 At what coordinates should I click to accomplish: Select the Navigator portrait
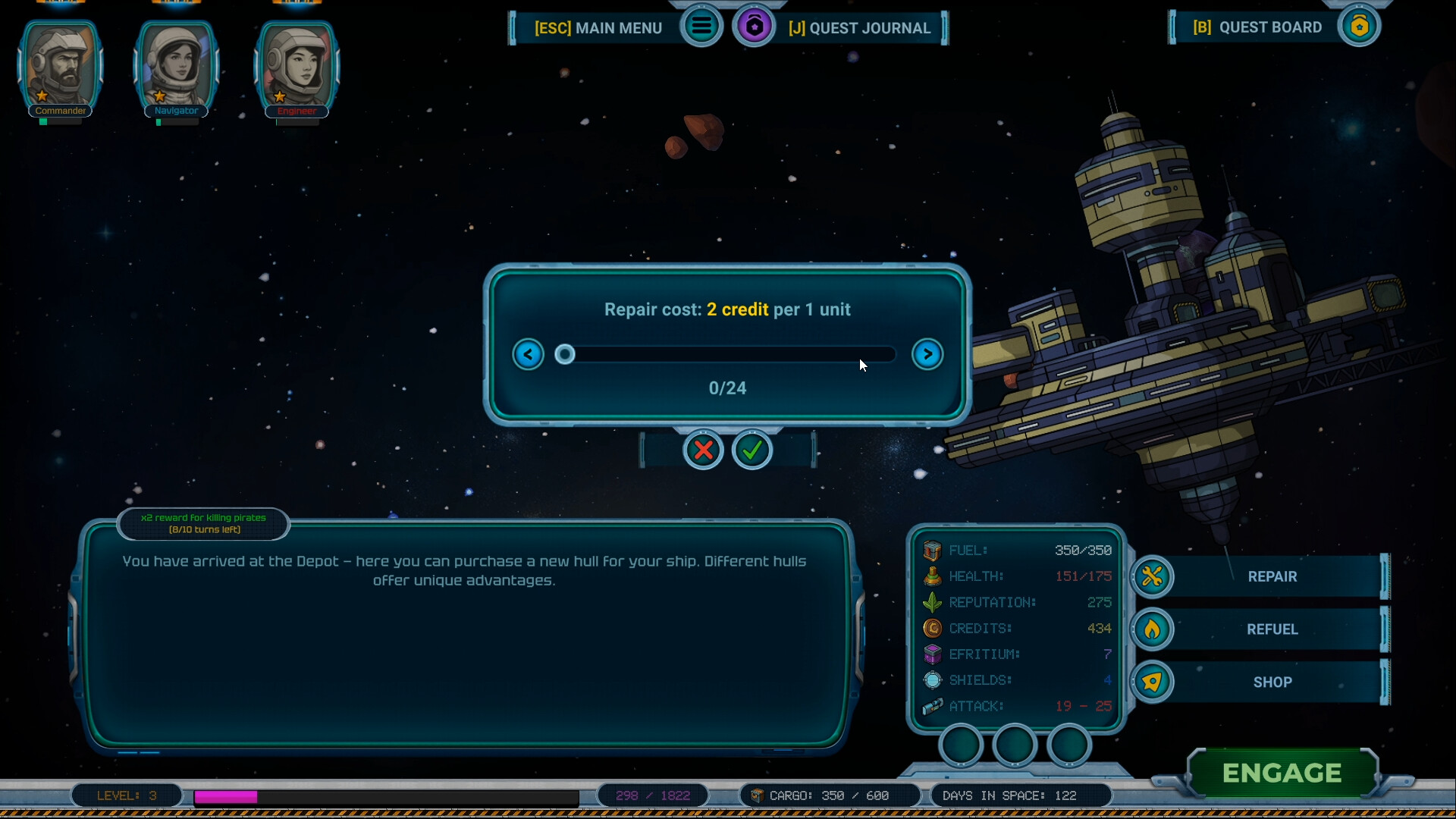176,67
